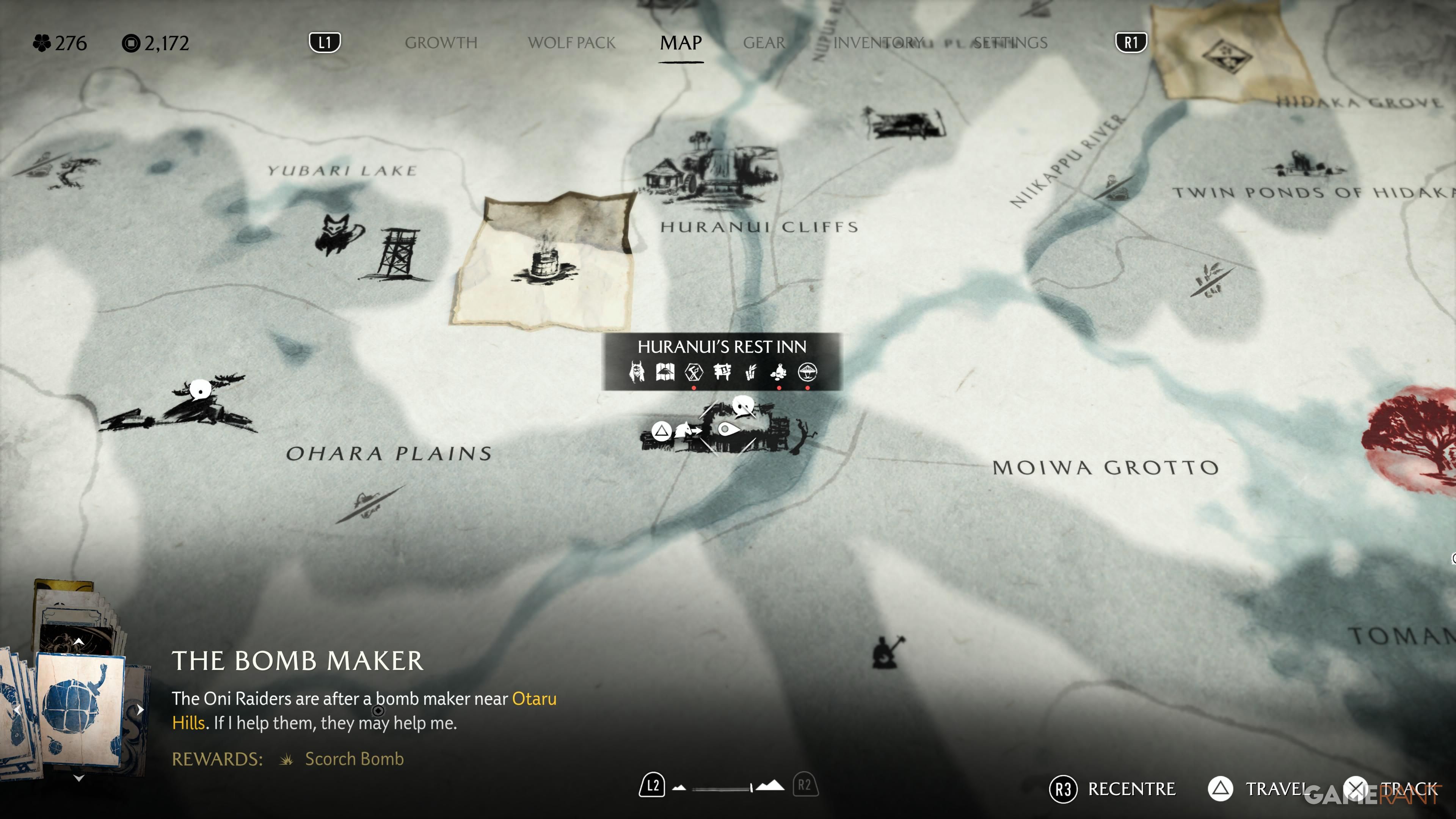Select the speech bubble marker at the inn

click(743, 405)
